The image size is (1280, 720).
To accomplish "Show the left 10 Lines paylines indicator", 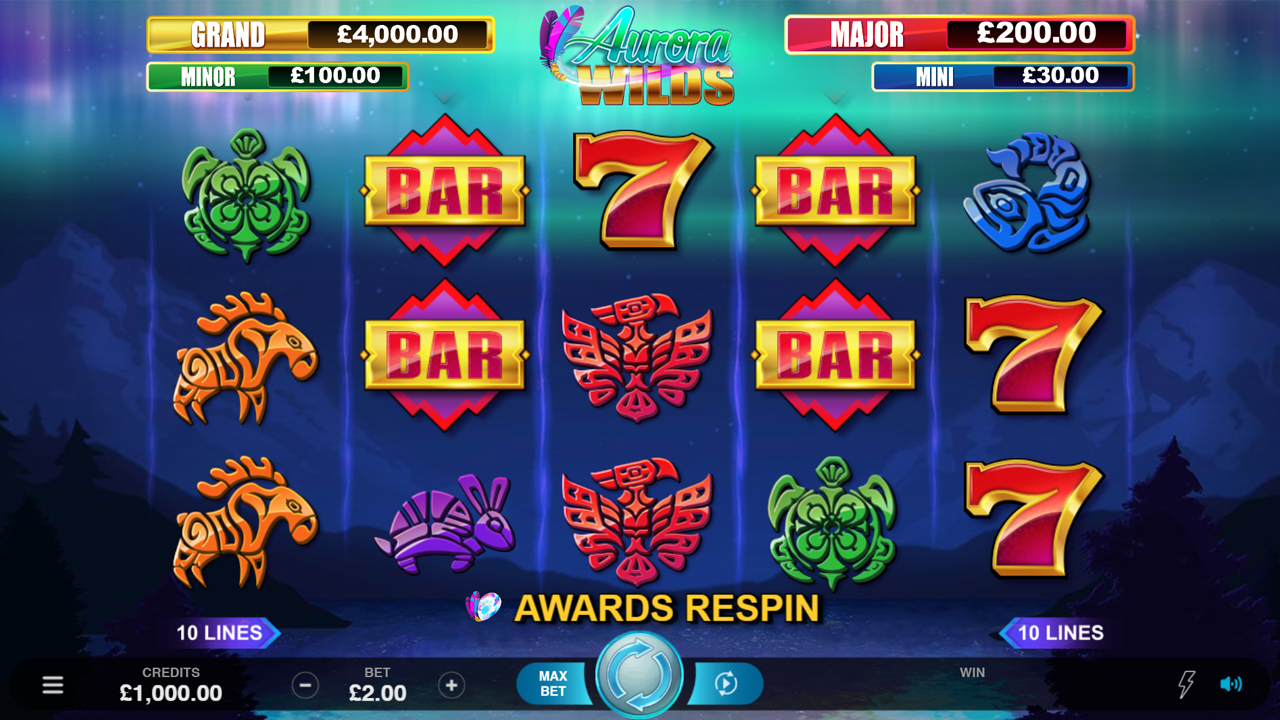I will pos(222,633).
